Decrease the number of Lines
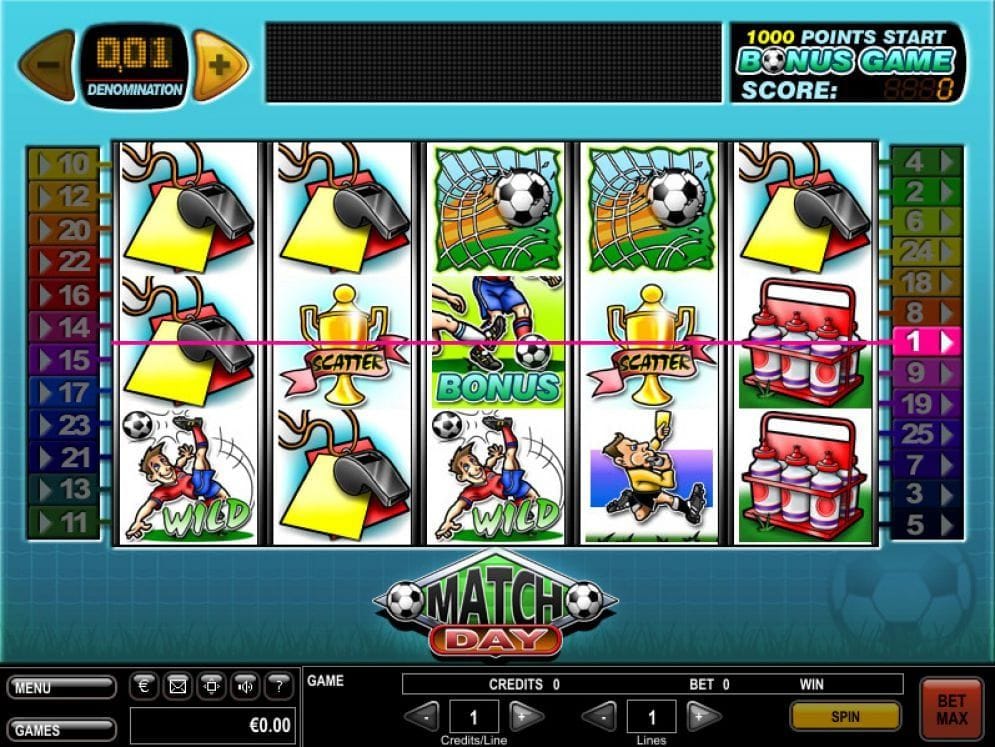This screenshot has height=747, width=995. (x=599, y=716)
